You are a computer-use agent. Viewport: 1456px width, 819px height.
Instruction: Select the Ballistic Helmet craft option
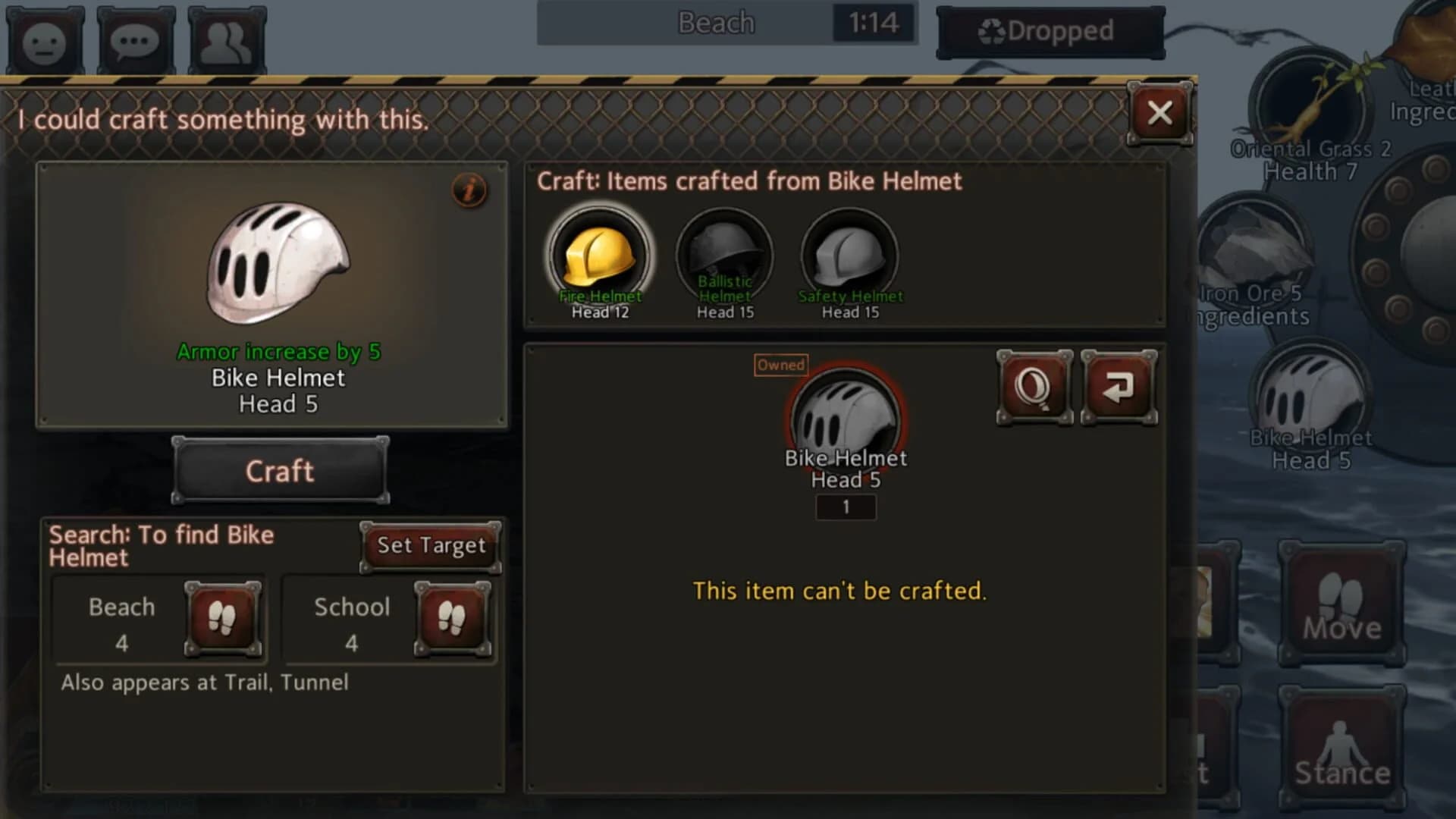723,254
